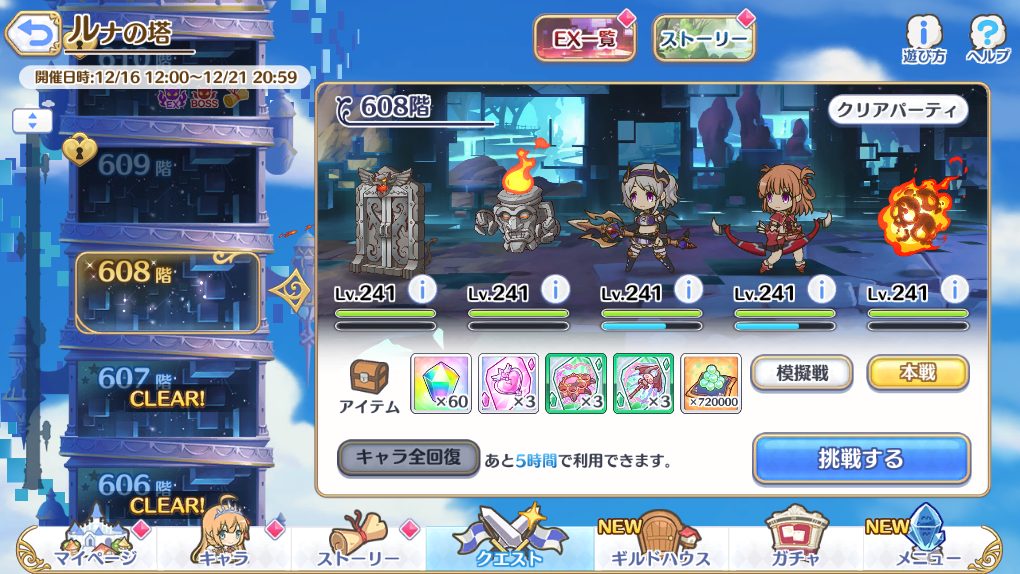Click the キャラ全回復 recover button
Image resolution: width=1020 pixels, height=574 pixels.
click(x=409, y=458)
